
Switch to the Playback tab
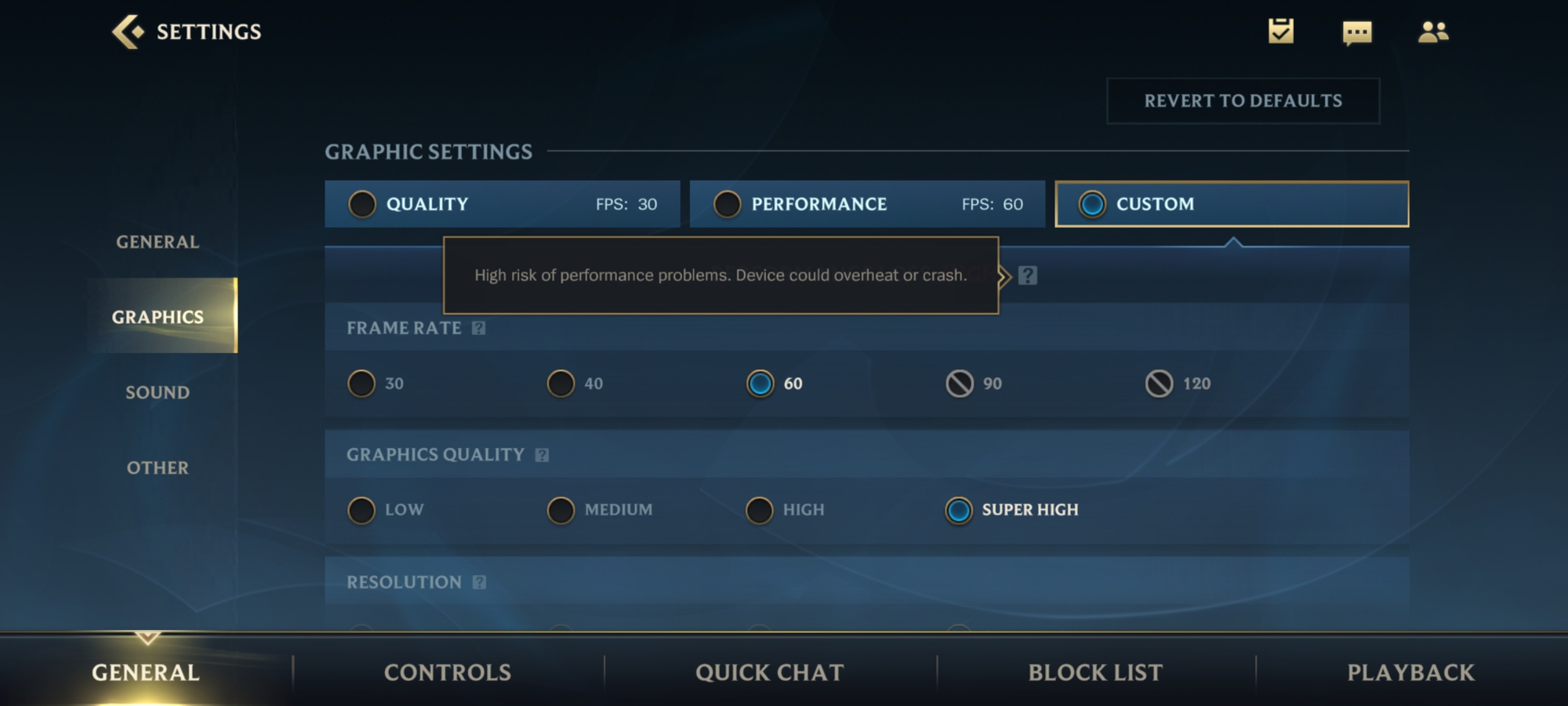[1410, 672]
